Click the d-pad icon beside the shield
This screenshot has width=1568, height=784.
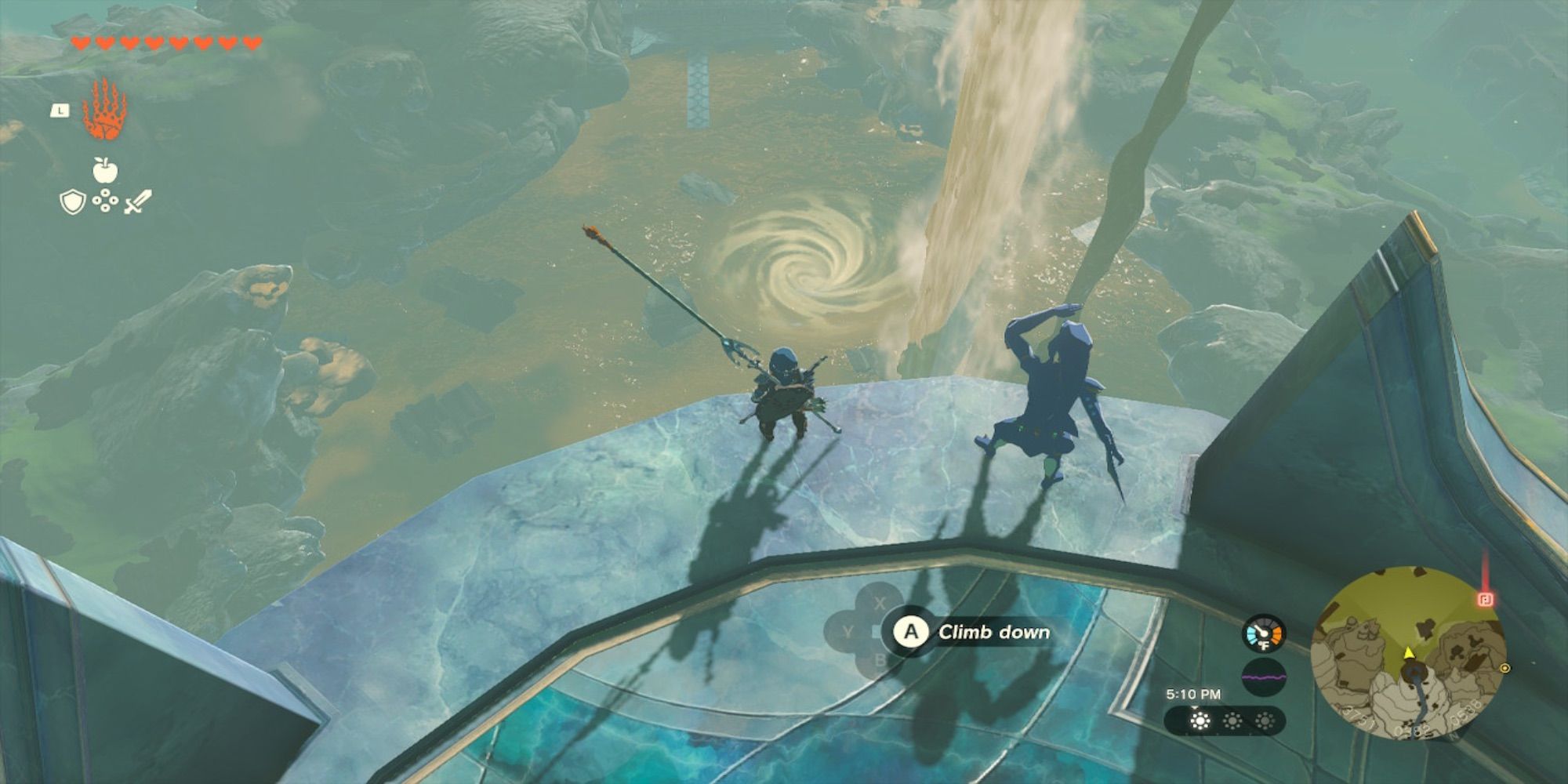(x=104, y=200)
